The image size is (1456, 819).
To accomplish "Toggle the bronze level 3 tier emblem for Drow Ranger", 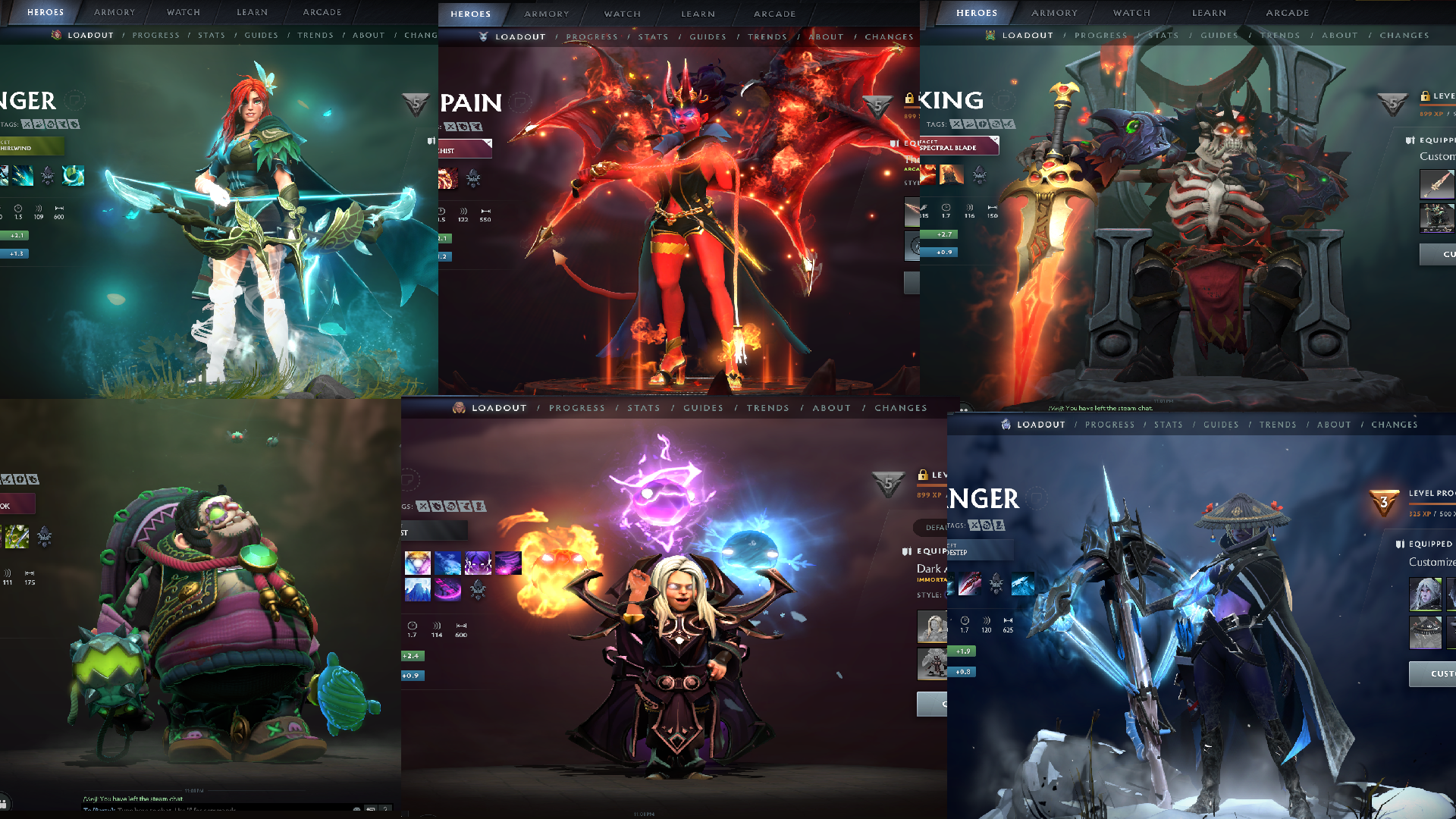I will point(1384,503).
